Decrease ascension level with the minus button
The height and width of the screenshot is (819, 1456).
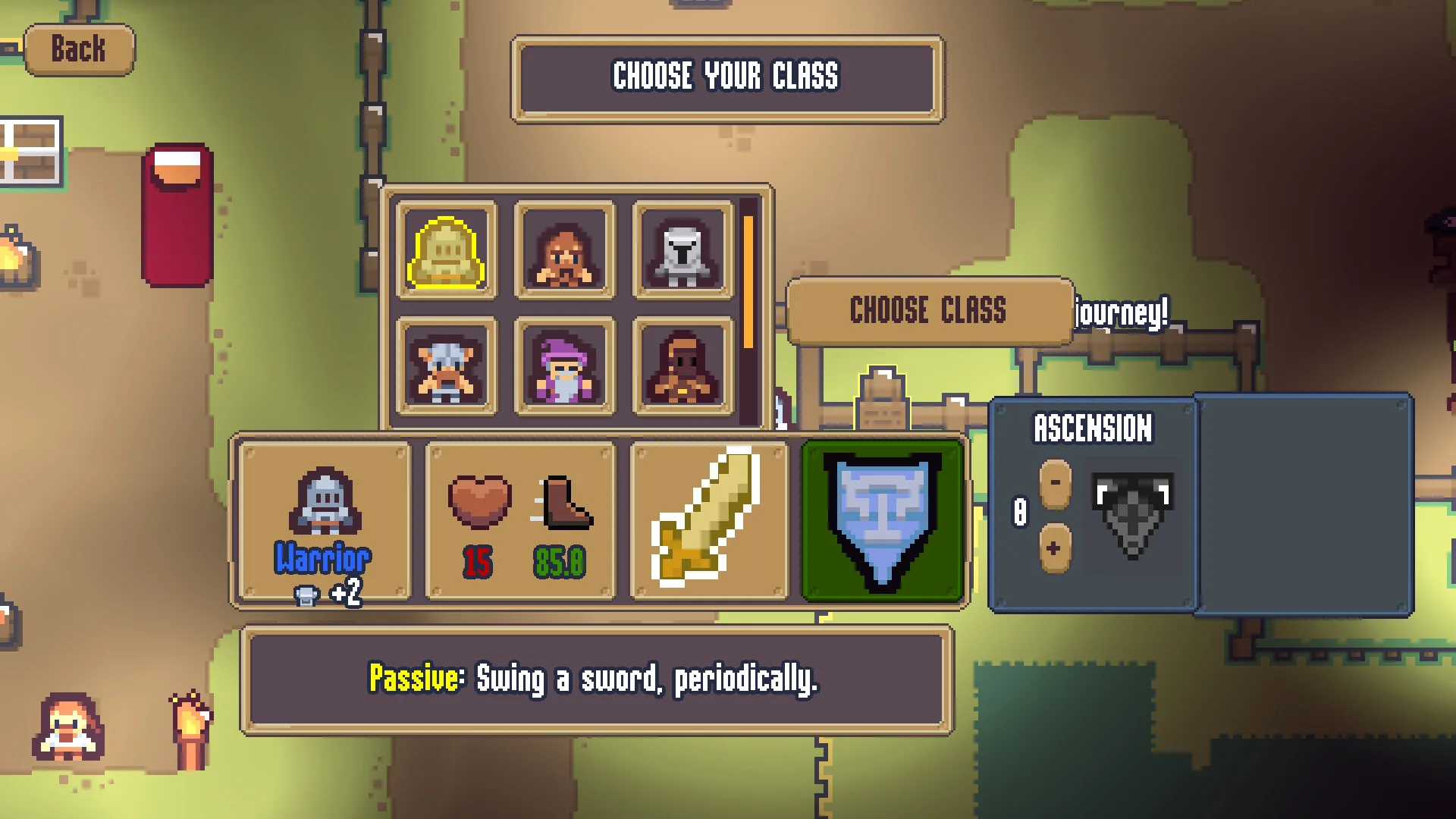point(1055,483)
